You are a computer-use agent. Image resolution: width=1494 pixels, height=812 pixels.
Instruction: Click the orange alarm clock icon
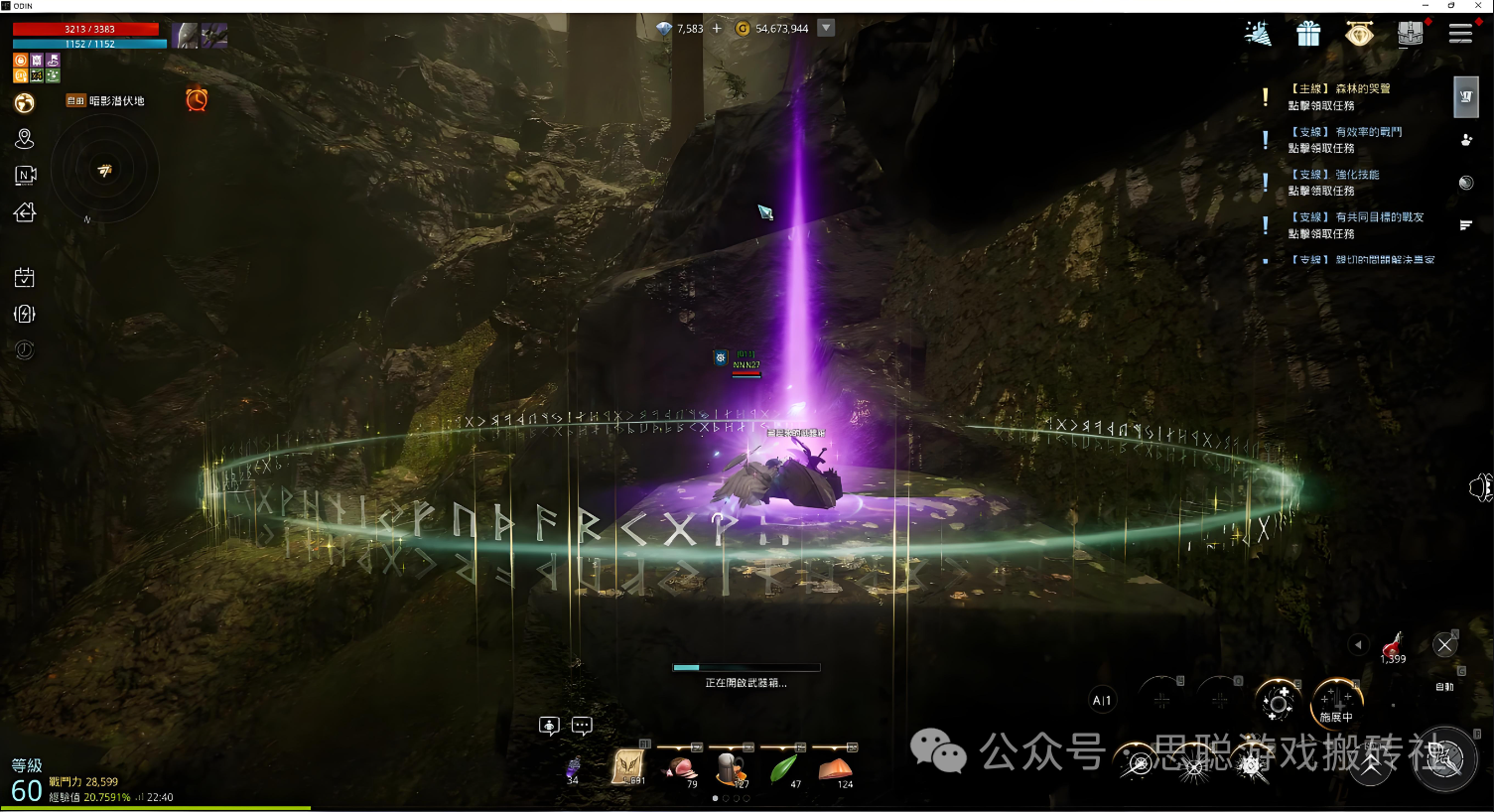(x=197, y=99)
